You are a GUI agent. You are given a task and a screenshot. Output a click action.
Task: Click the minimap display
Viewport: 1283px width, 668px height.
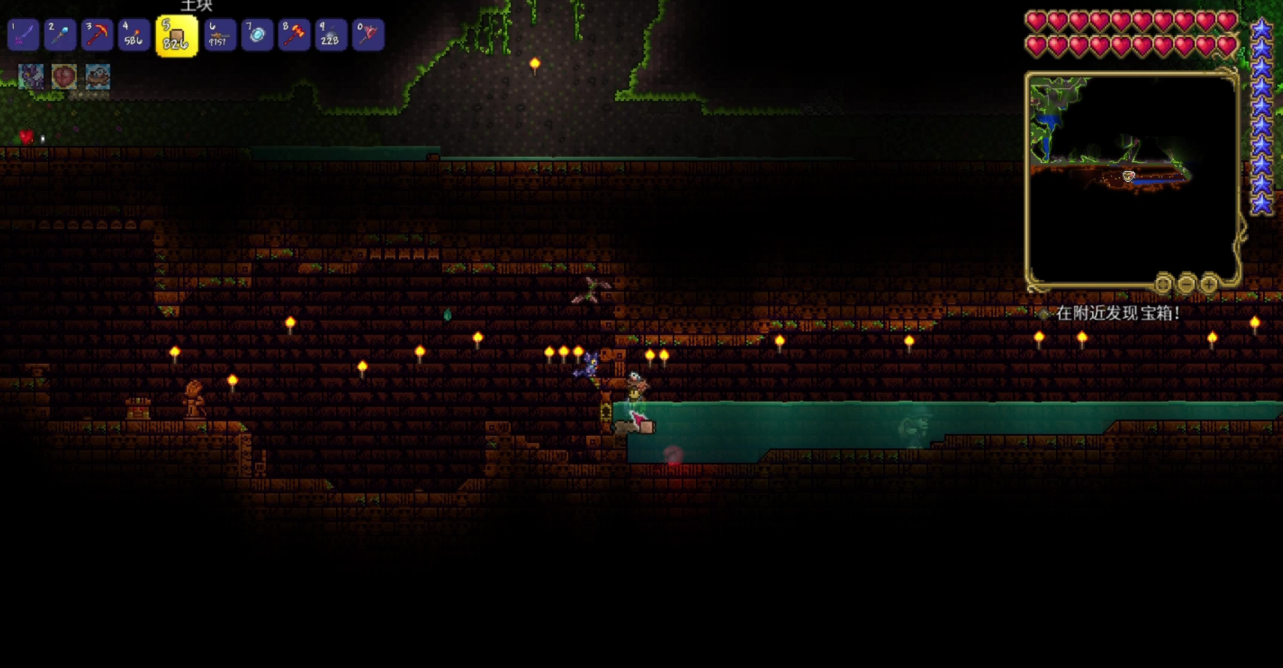[1132, 176]
